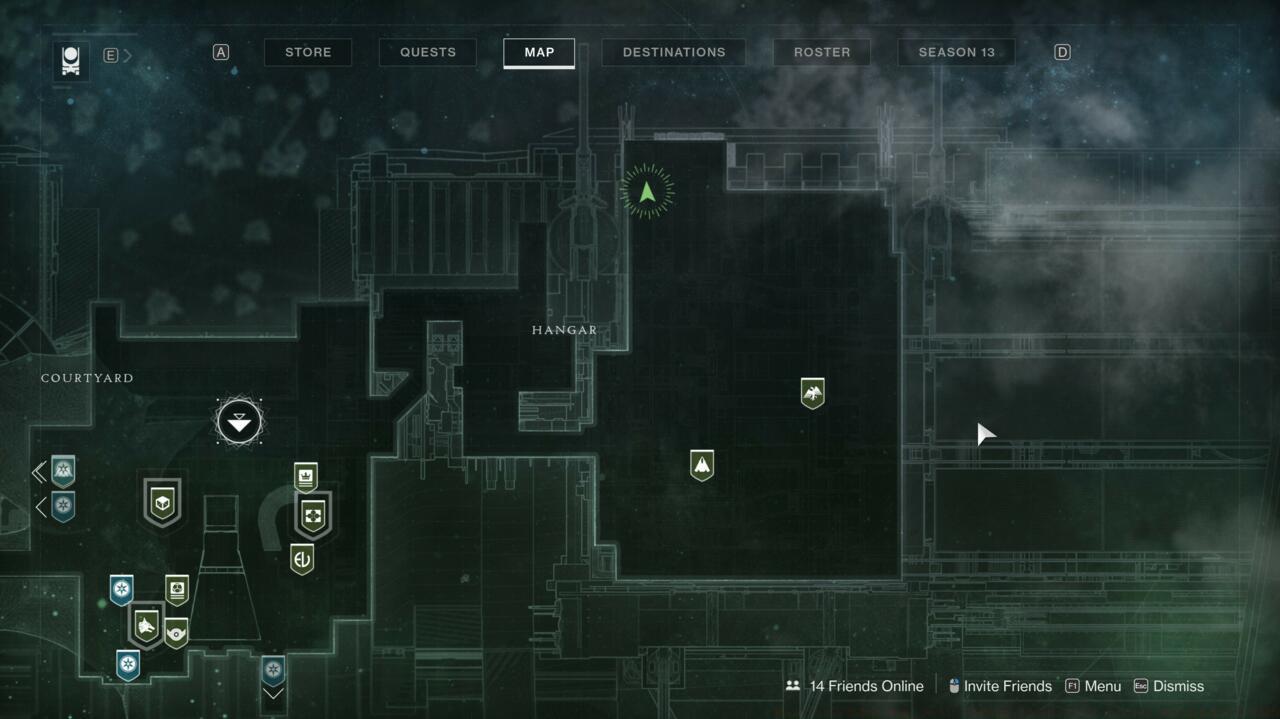Switch to the Quests tab
The width and height of the screenshot is (1280, 719).
(x=428, y=52)
